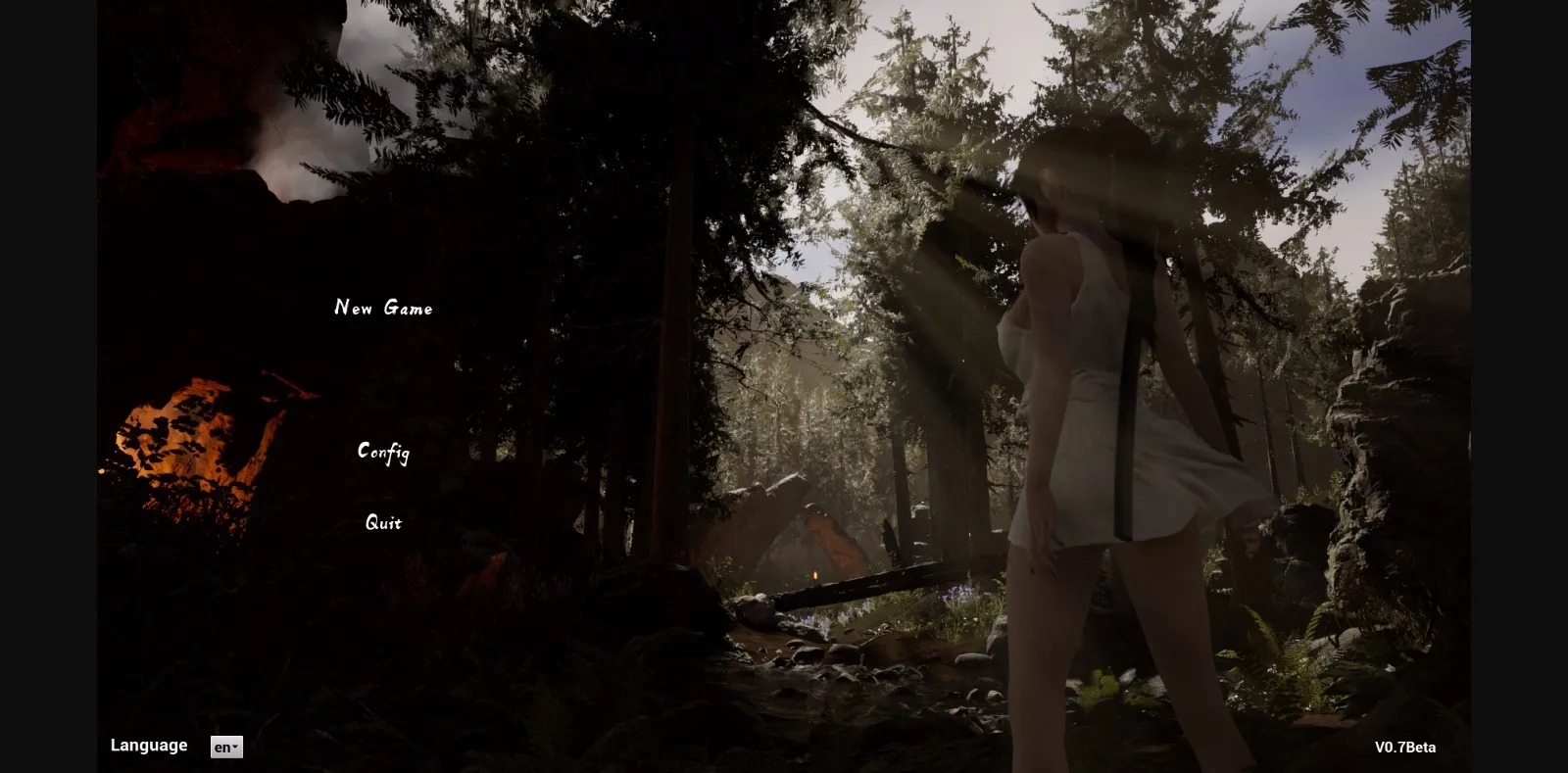Open the game configuration settings
Screen dimensions: 1568x773
(383, 452)
